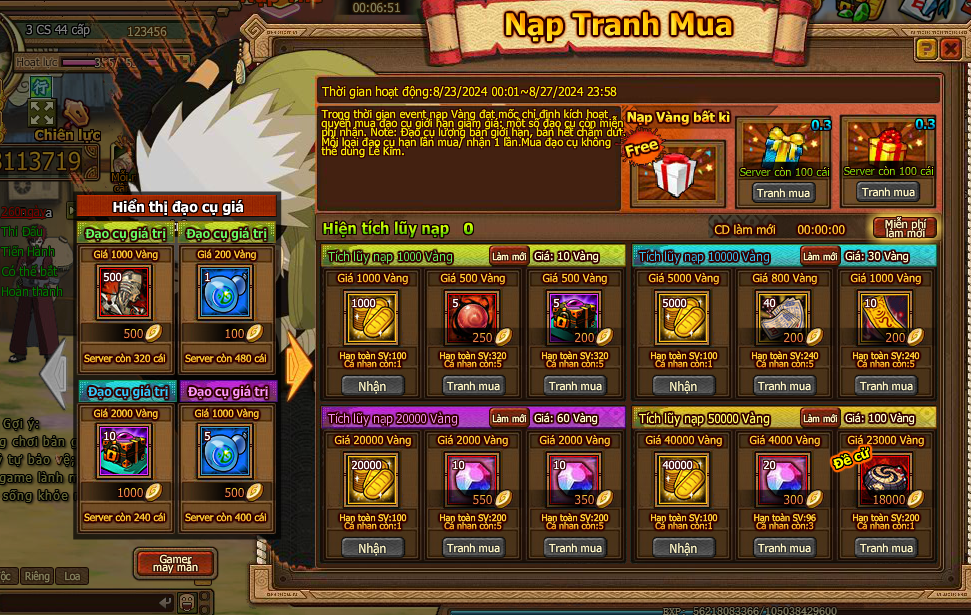Viewport: 971px width, 615px height.
Task: Click the orange right arrow beside item display
Action: pos(299,365)
